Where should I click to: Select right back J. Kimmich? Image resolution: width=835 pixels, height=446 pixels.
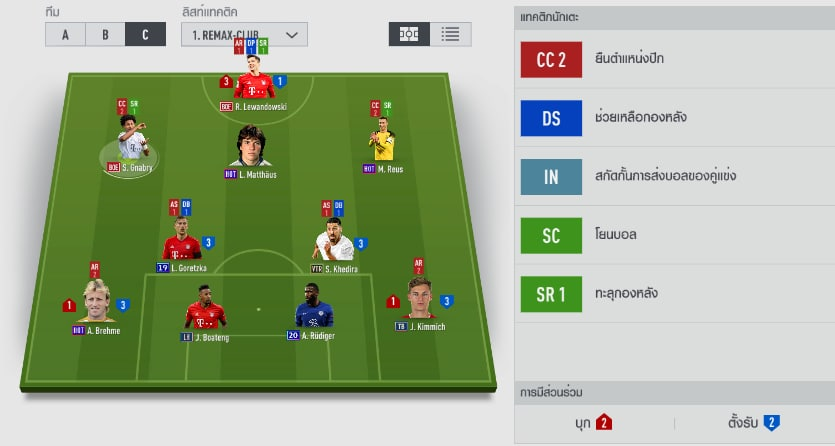point(420,303)
